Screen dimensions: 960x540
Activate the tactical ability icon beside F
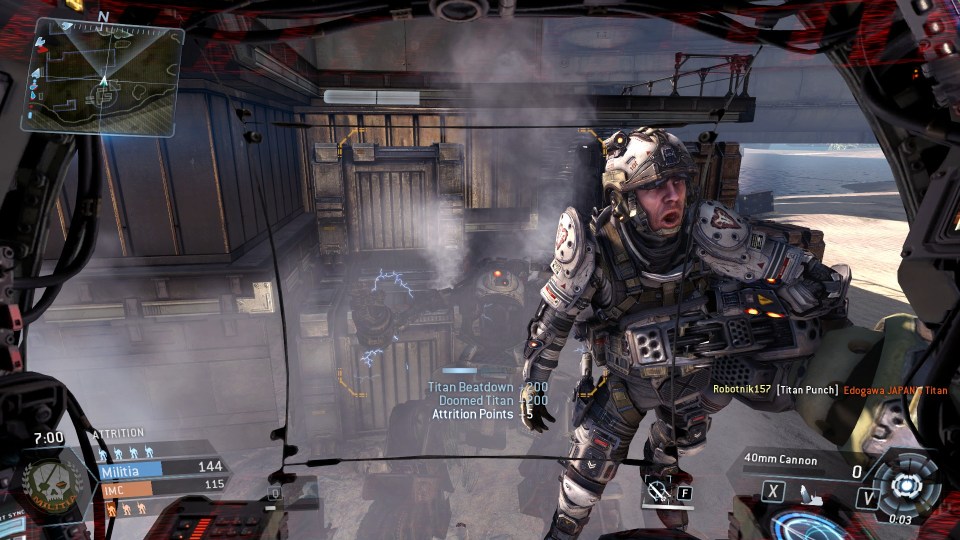point(657,491)
